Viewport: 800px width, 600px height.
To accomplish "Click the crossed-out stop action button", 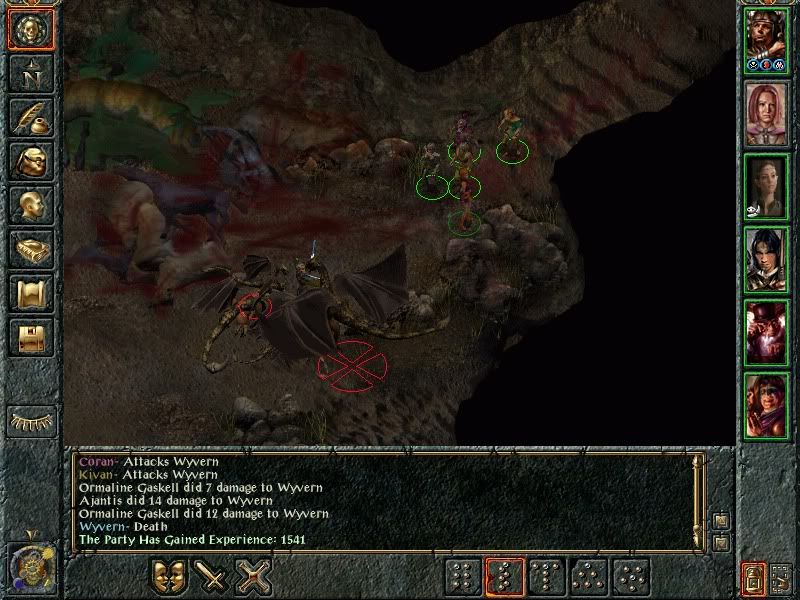I will [254, 577].
